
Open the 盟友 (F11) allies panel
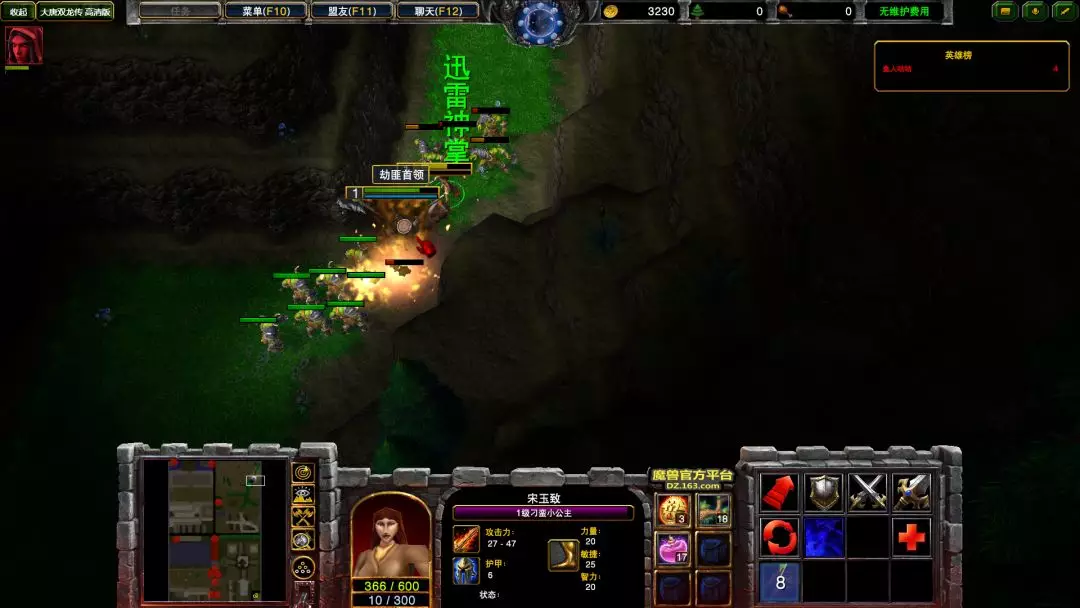point(352,11)
